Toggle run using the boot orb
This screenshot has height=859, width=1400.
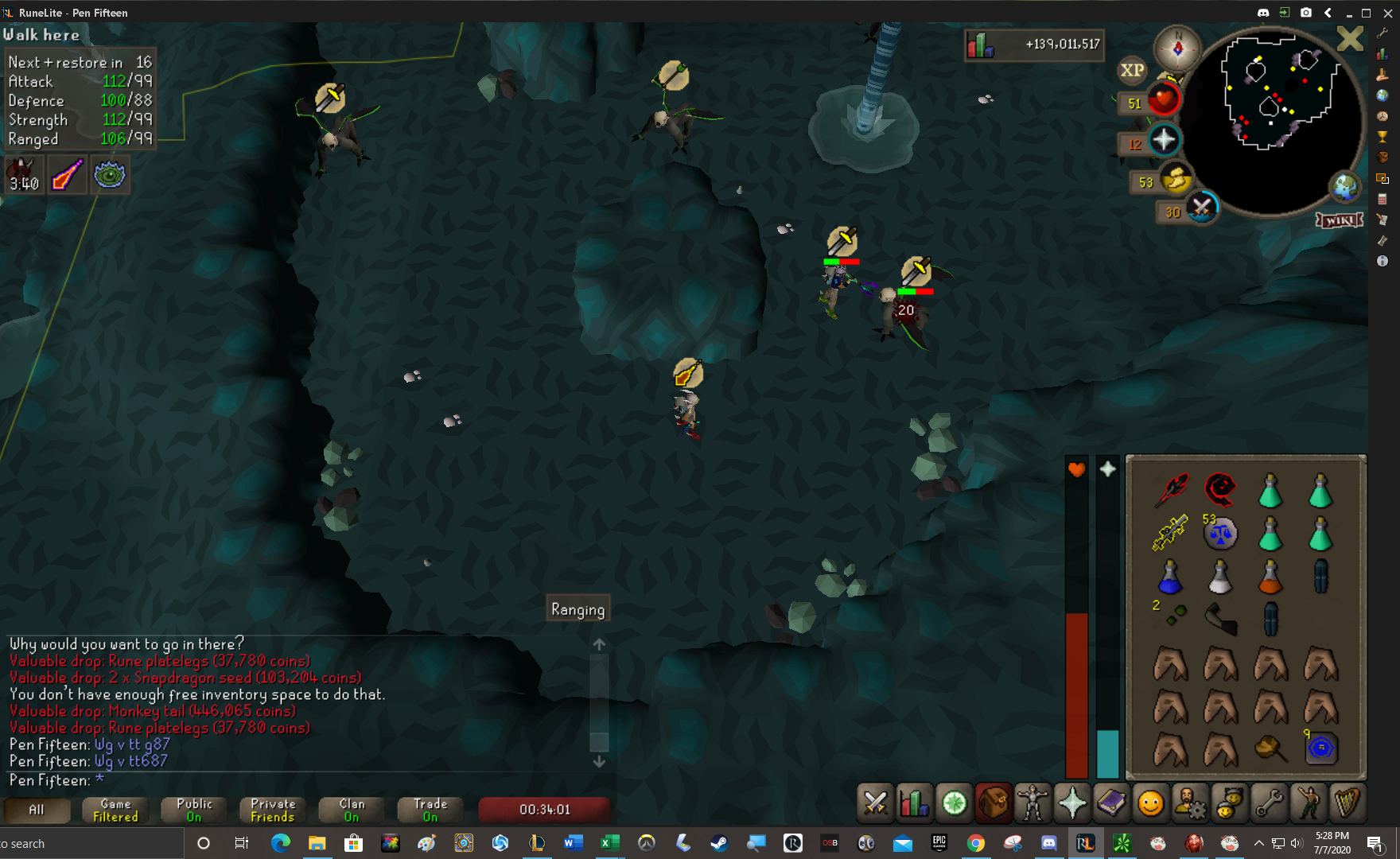[1175, 179]
